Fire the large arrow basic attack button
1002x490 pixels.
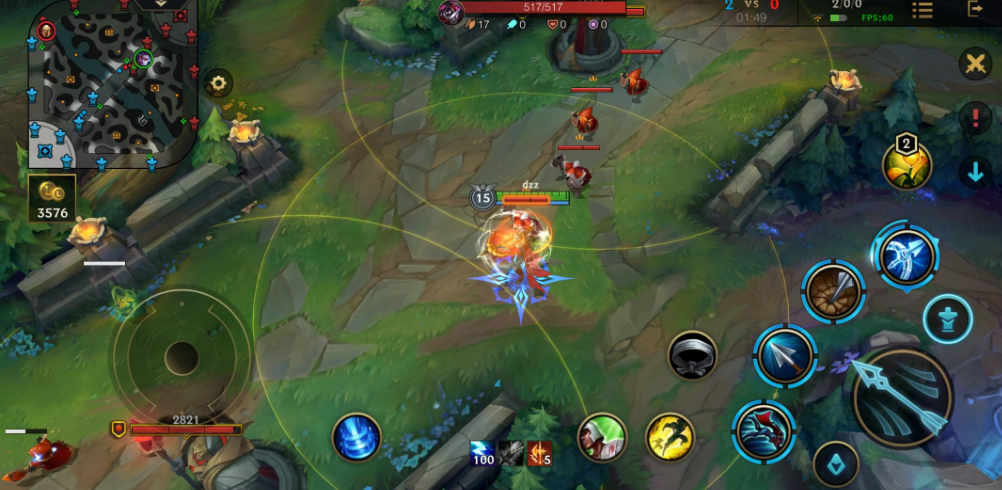click(x=900, y=397)
